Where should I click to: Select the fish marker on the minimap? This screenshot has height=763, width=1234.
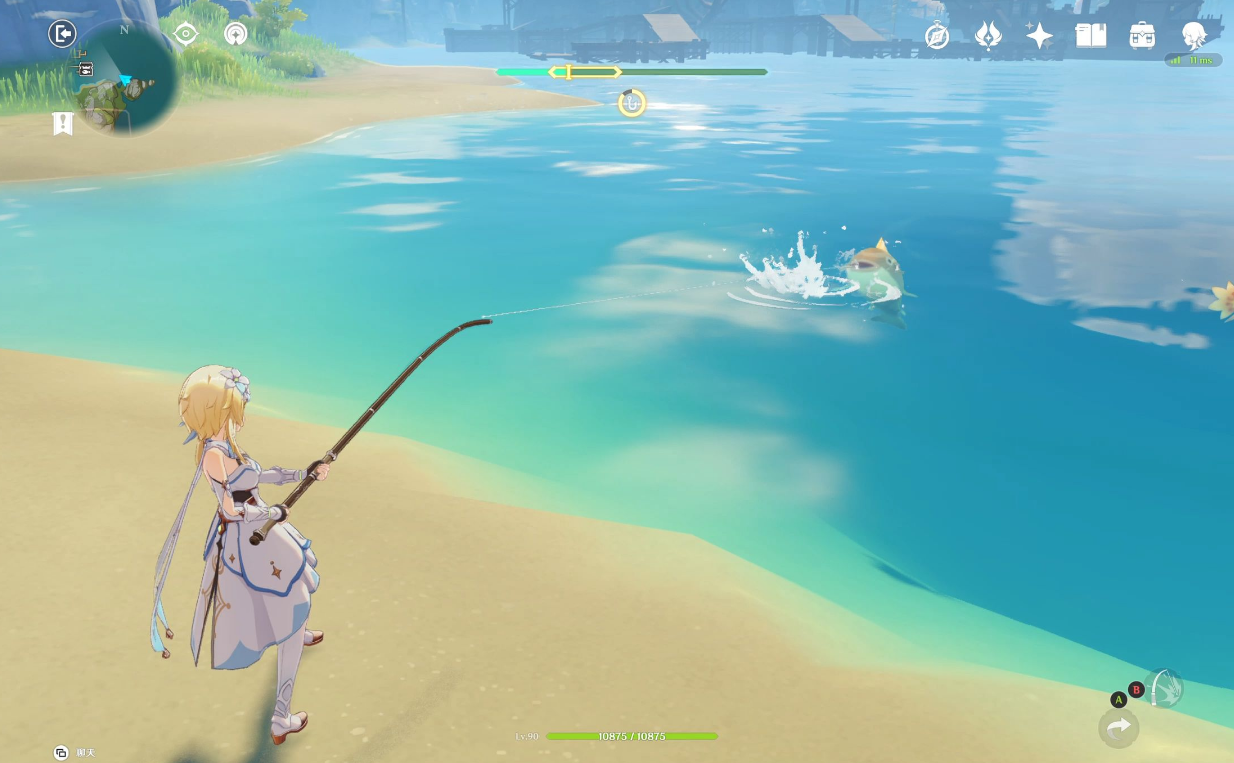85,69
